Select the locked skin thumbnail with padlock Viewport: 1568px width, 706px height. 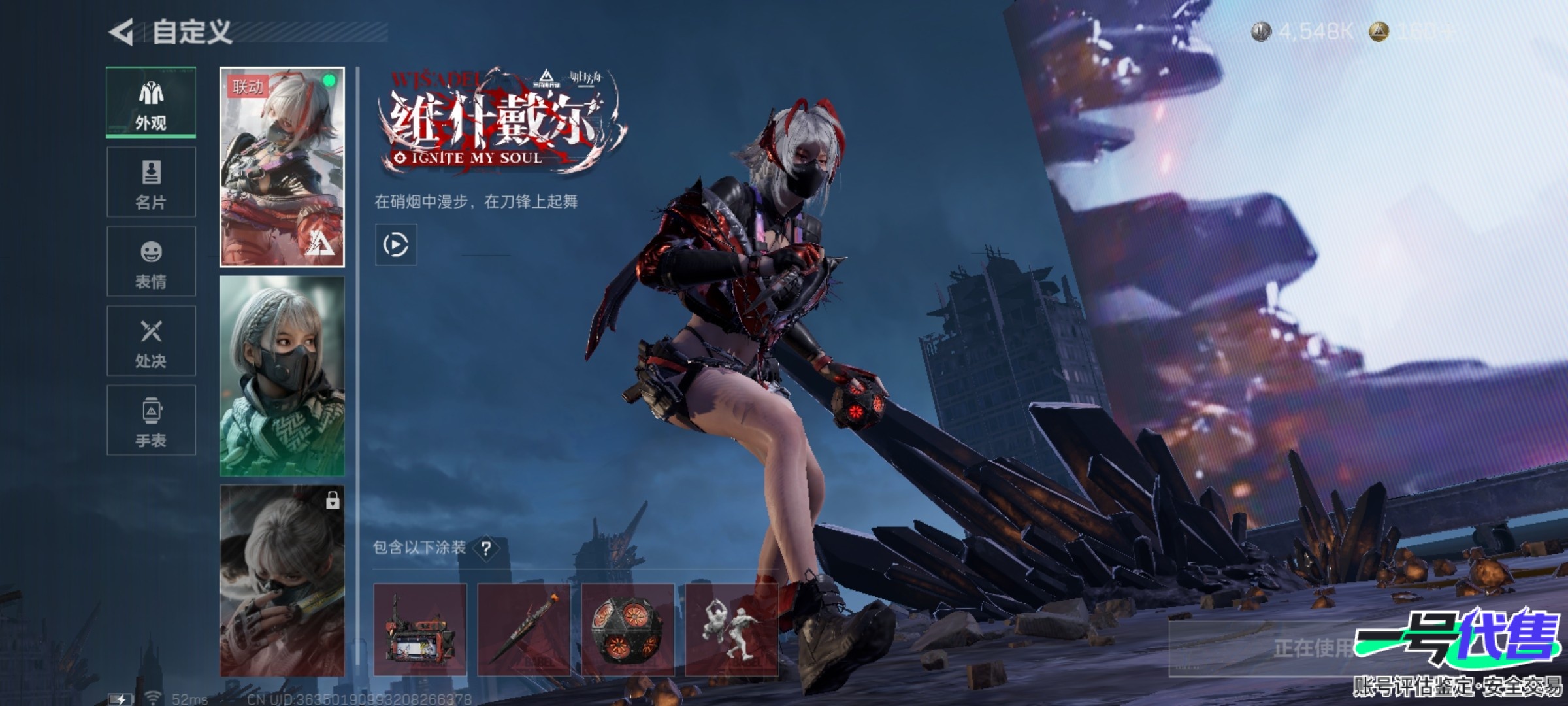point(282,580)
